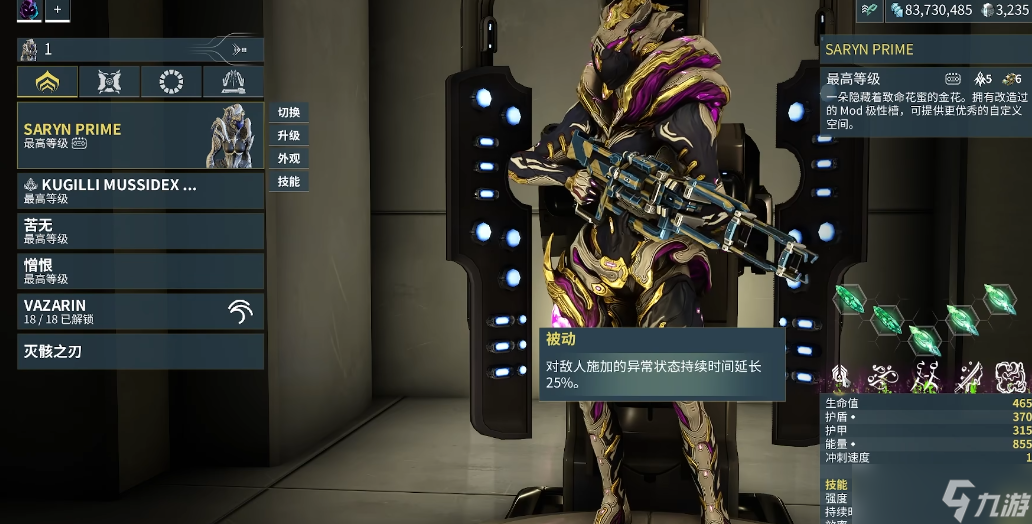
Task: Open the 升级 upgrade menu
Action: (x=289, y=135)
